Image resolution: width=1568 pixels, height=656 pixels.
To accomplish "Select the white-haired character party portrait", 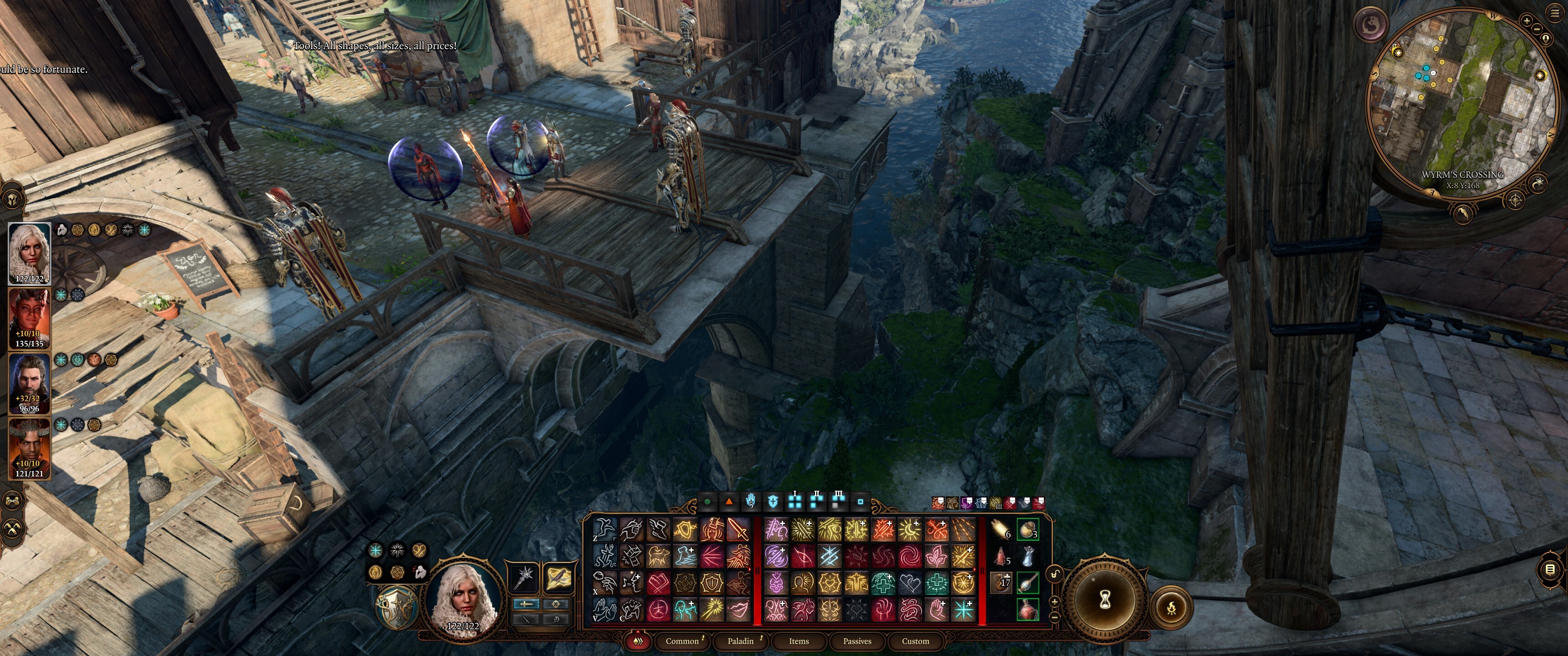I will 29,252.
